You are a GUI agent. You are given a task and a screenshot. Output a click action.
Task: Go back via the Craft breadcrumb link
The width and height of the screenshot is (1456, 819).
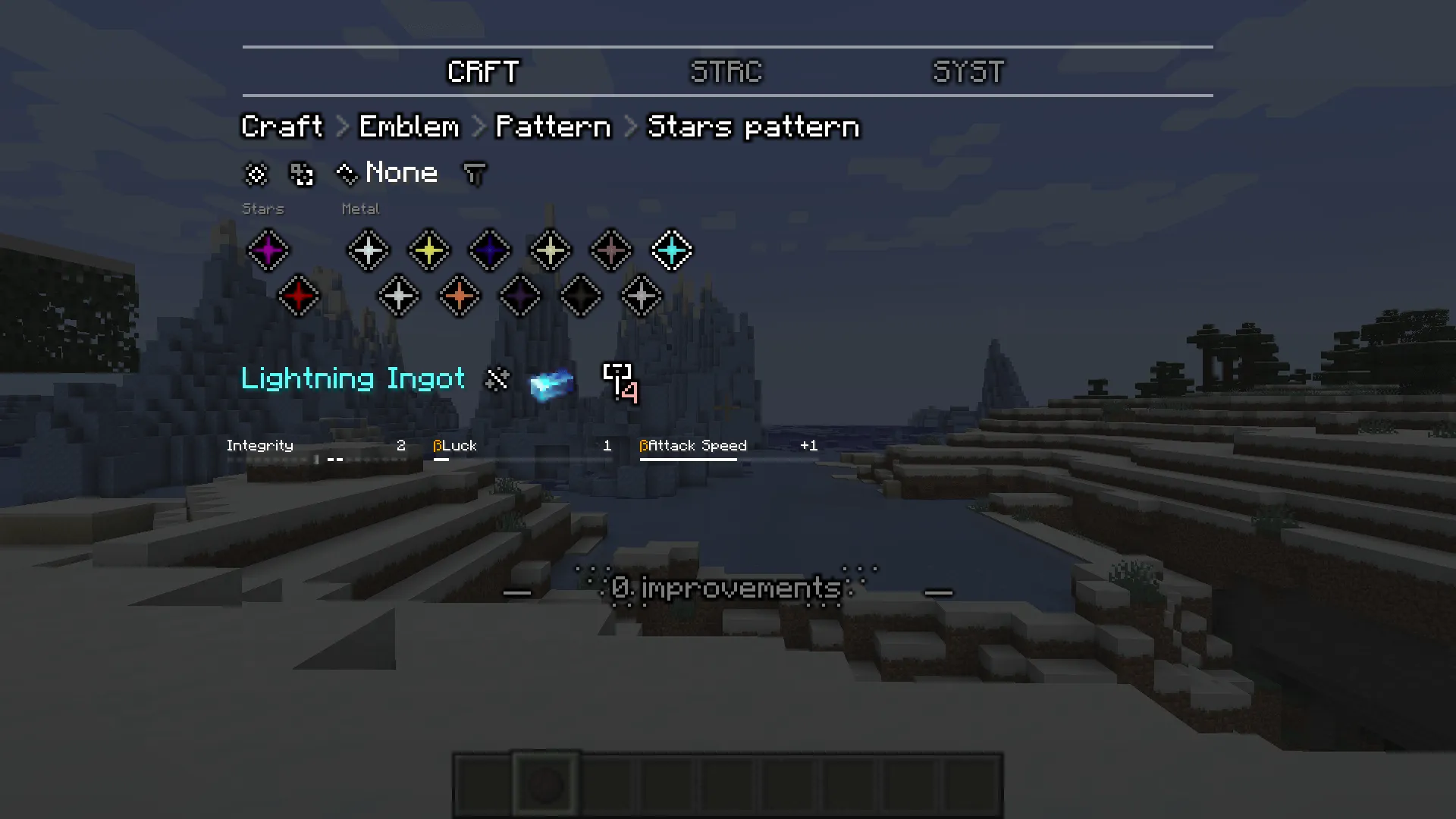pyautogui.click(x=281, y=127)
